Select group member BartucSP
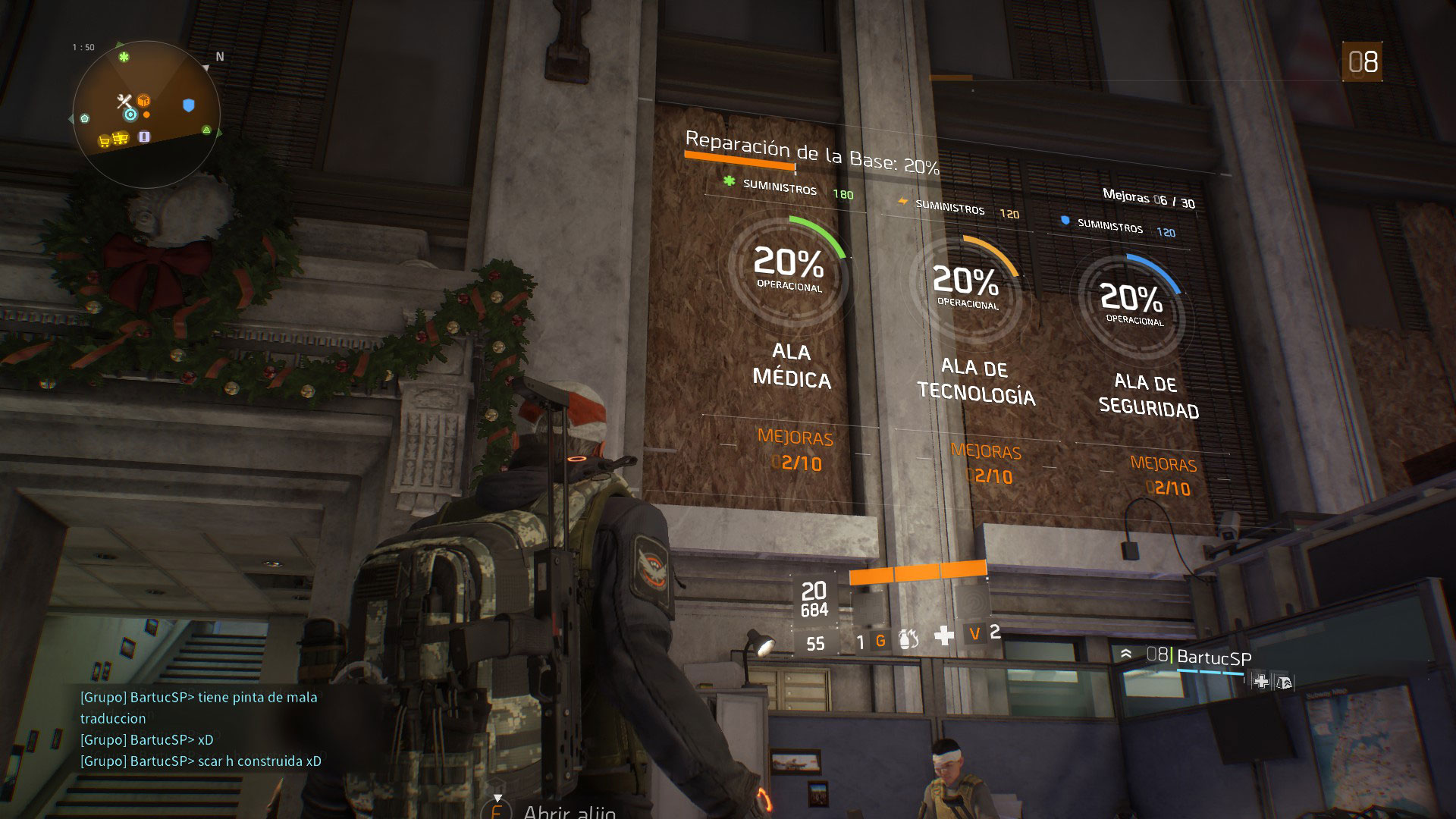The width and height of the screenshot is (1456, 819). pyautogui.click(x=1213, y=657)
